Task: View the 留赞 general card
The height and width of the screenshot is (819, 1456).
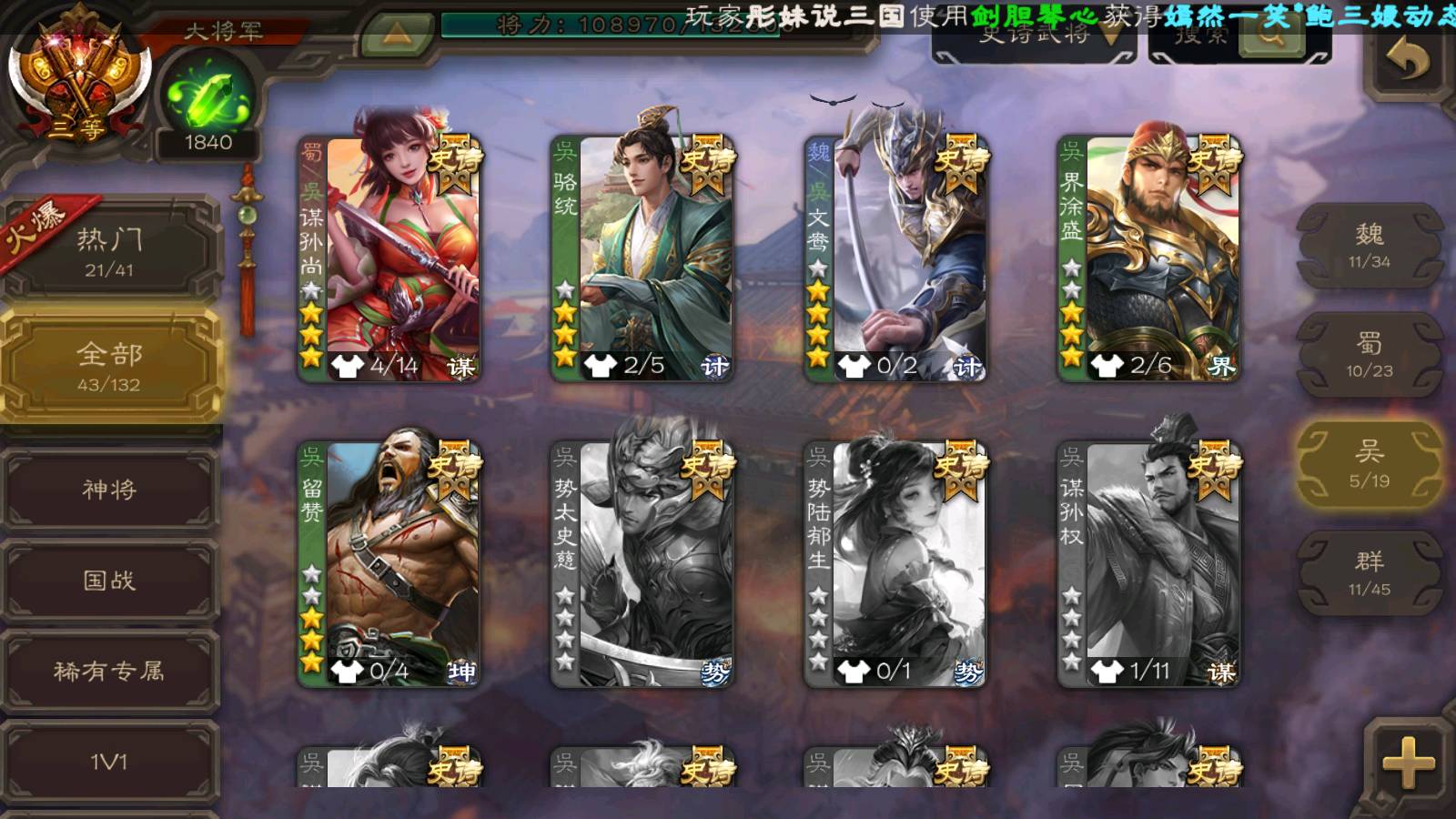Action: click(x=389, y=564)
